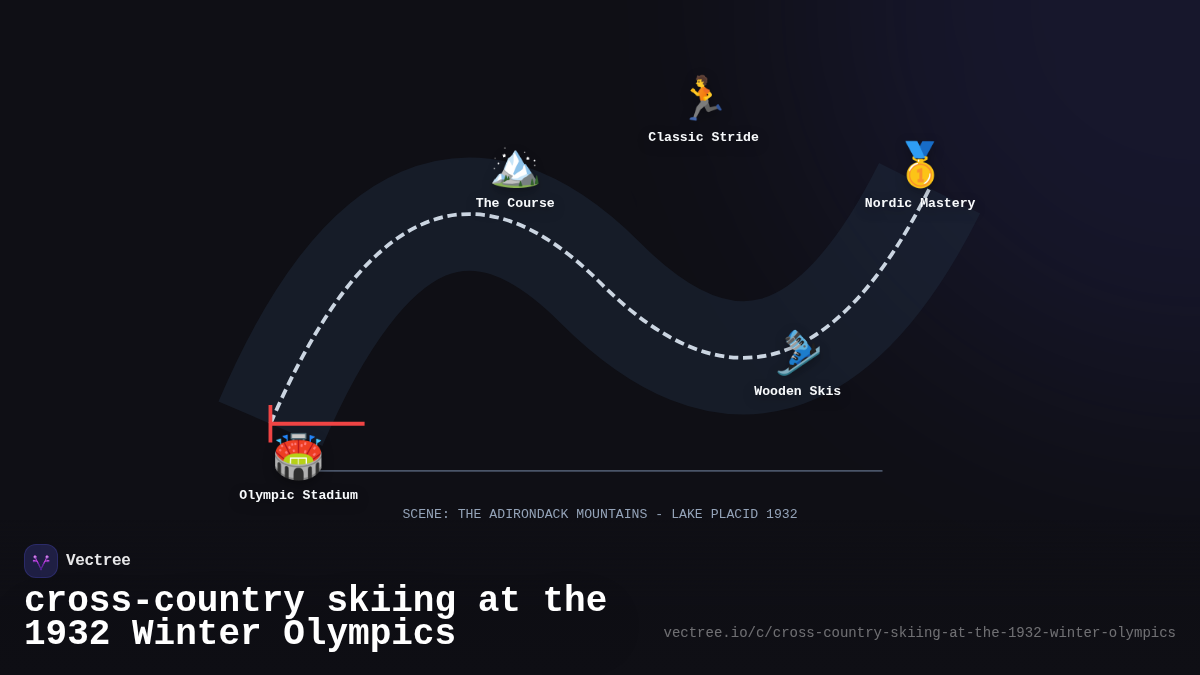Open The Course mountain node
This screenshot has height=675, width=1200.
(x=515, y=167)
